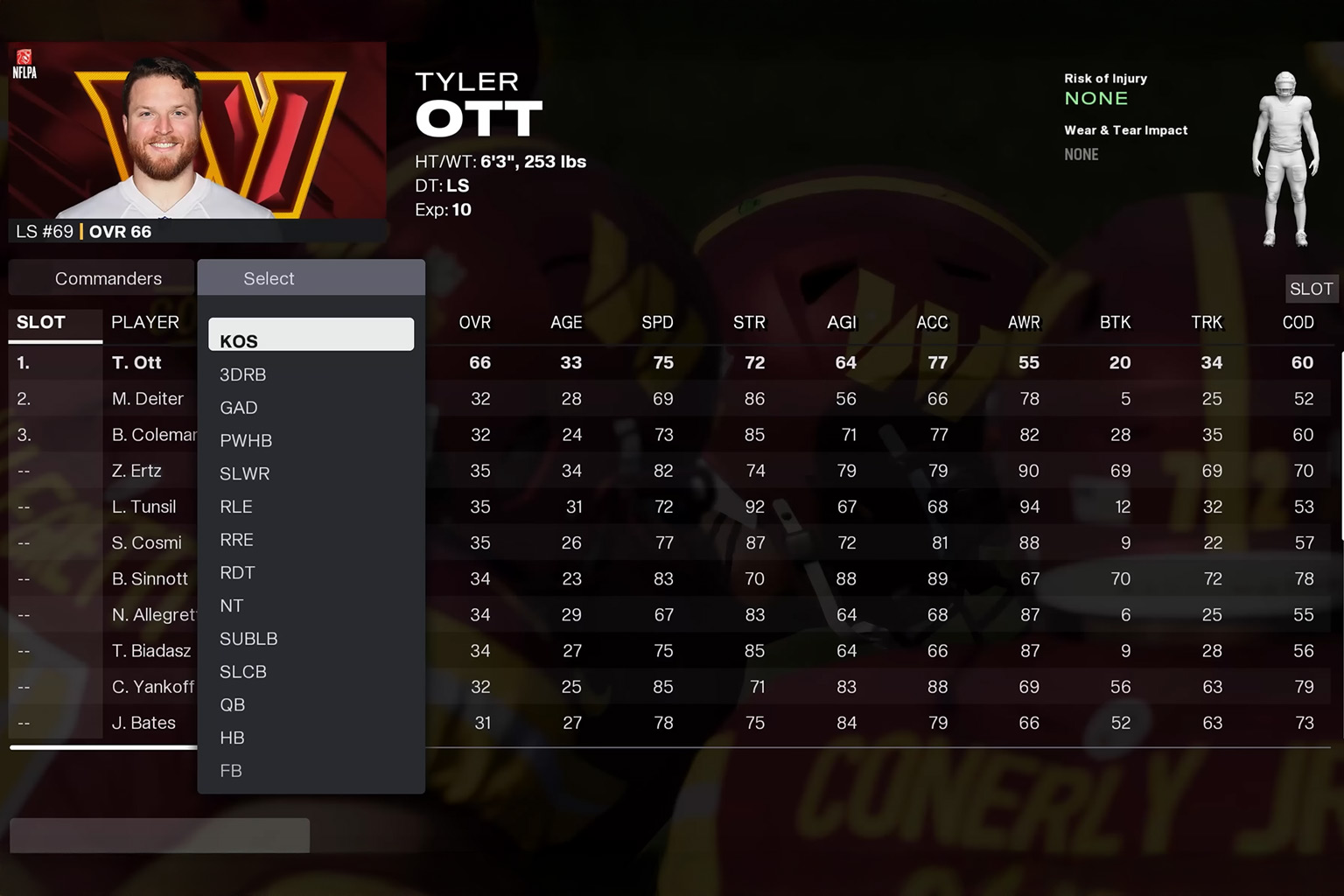Select the Z. Ertz player row
Screen dimensions: 1344x896
136,471
